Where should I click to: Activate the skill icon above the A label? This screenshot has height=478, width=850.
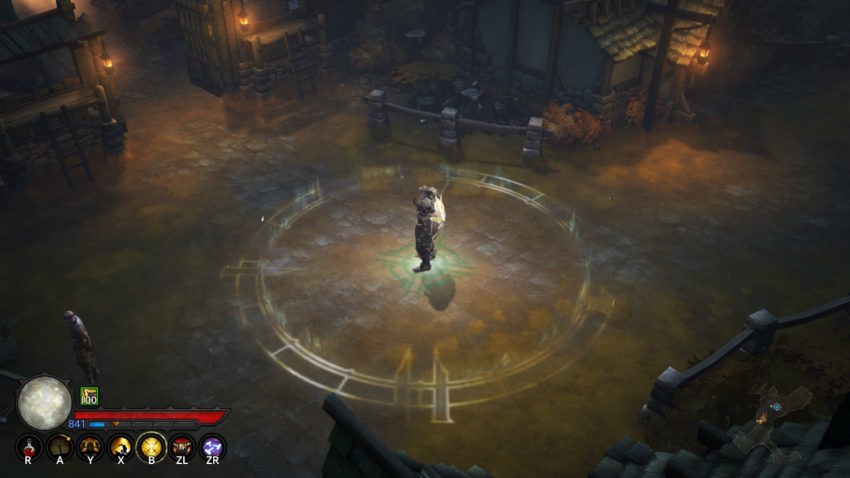point(59,446)
